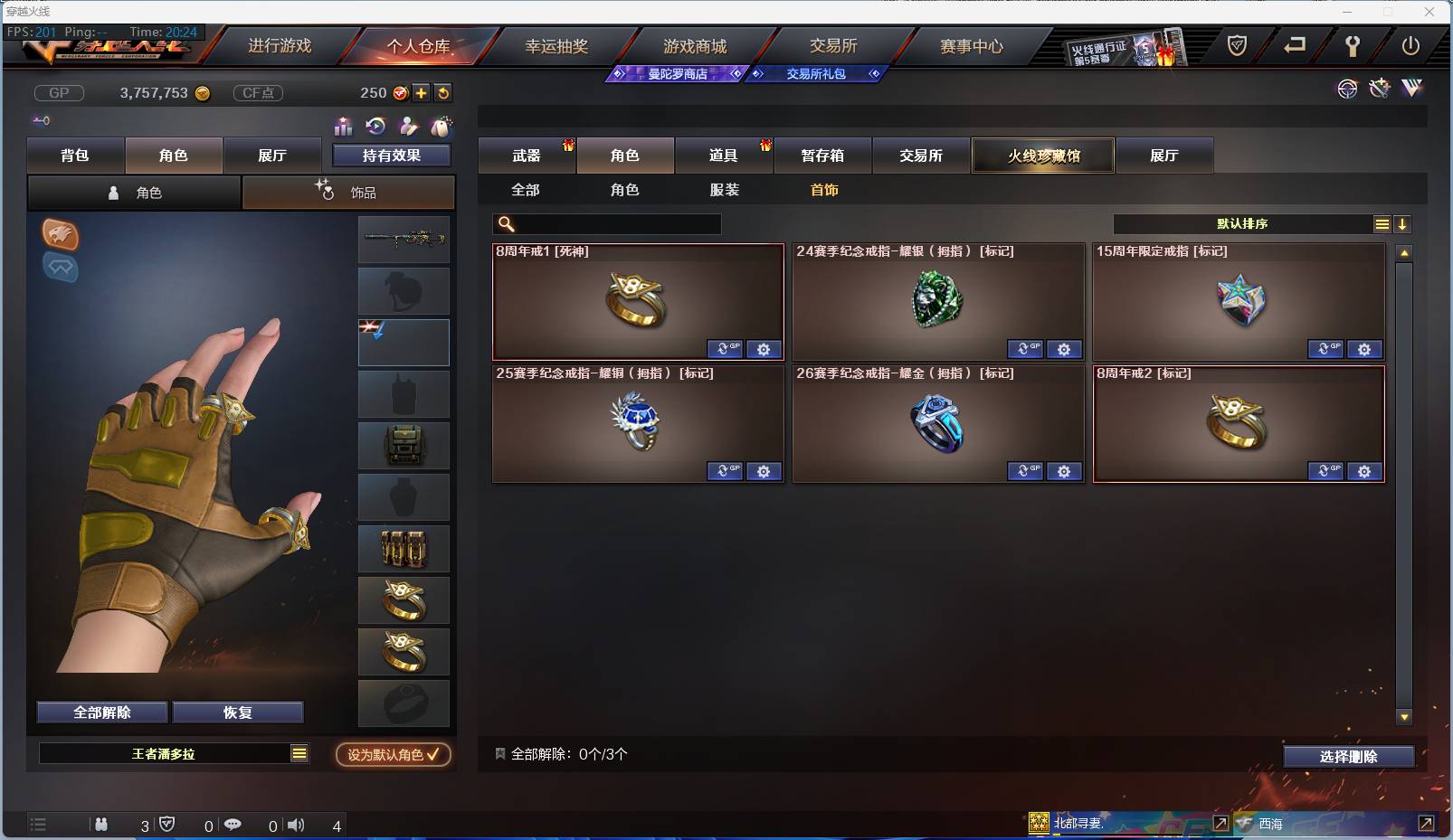1453x840 pixels.
Task: Click the GP exchange icon on the 26赛季 ring card
Action: pyautogui.click(x=1026, y=471)
